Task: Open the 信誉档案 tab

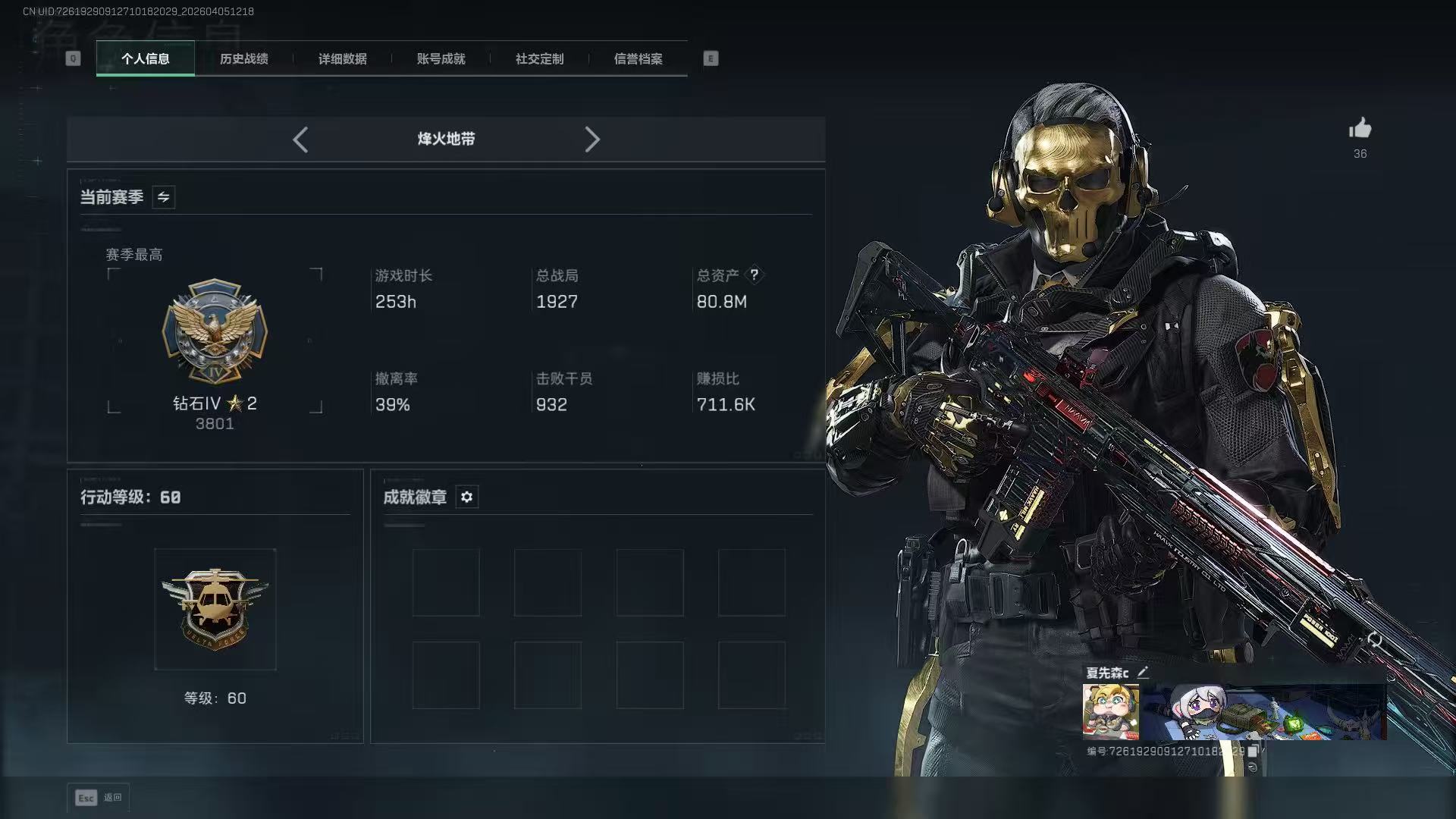Action: point(638,58)
